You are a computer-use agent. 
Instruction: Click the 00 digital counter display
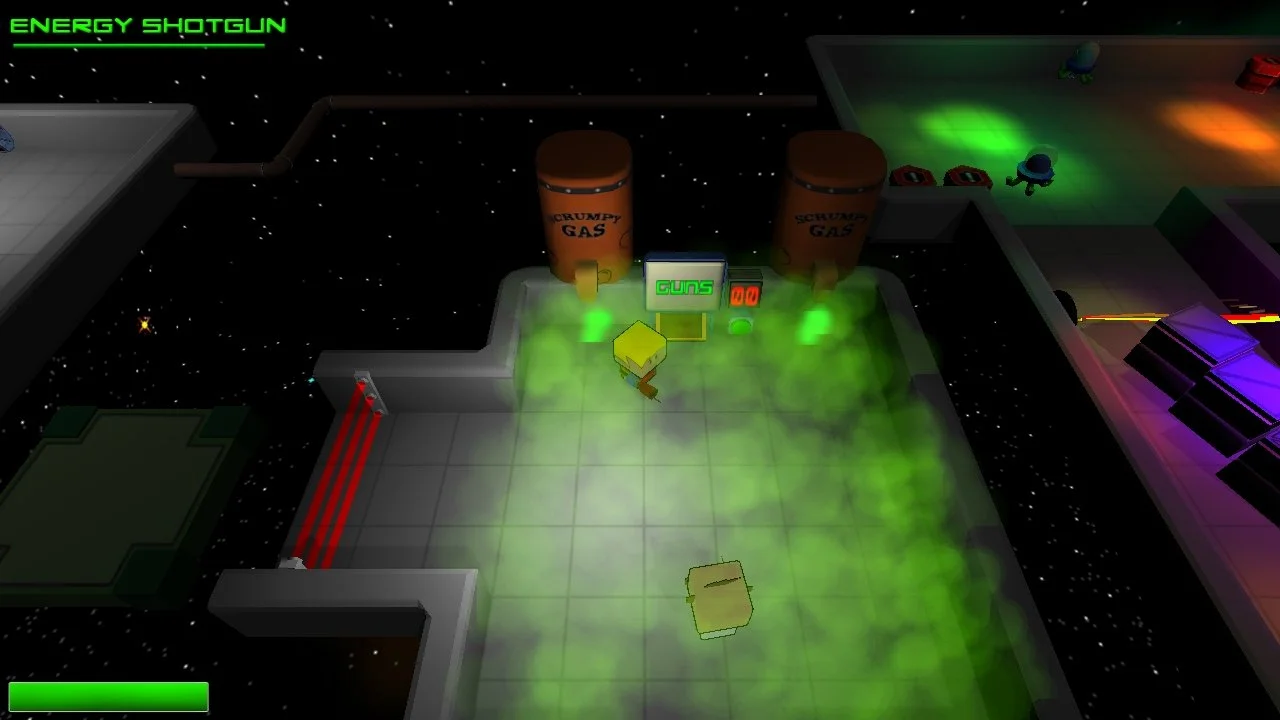[x=748, y=293]
